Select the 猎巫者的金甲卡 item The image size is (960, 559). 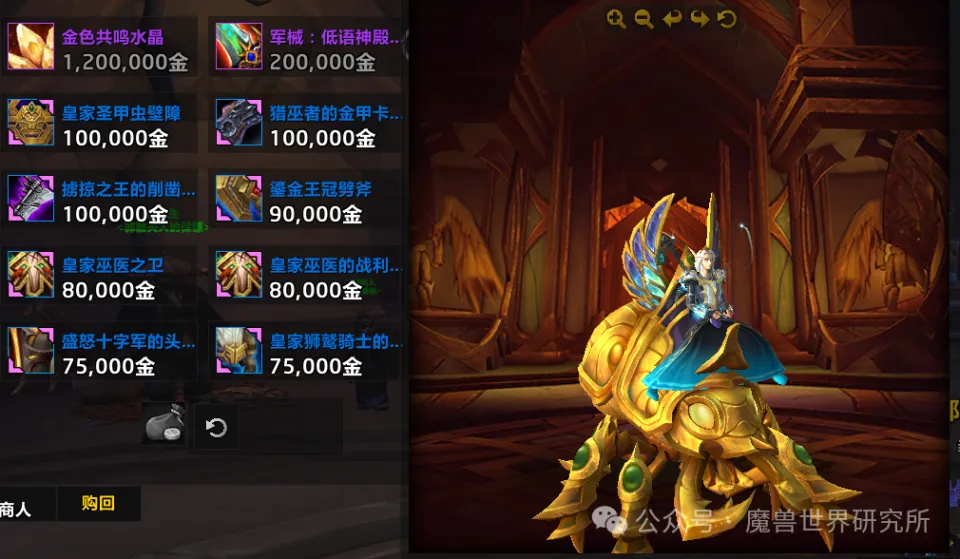click(x=239, y=122)
